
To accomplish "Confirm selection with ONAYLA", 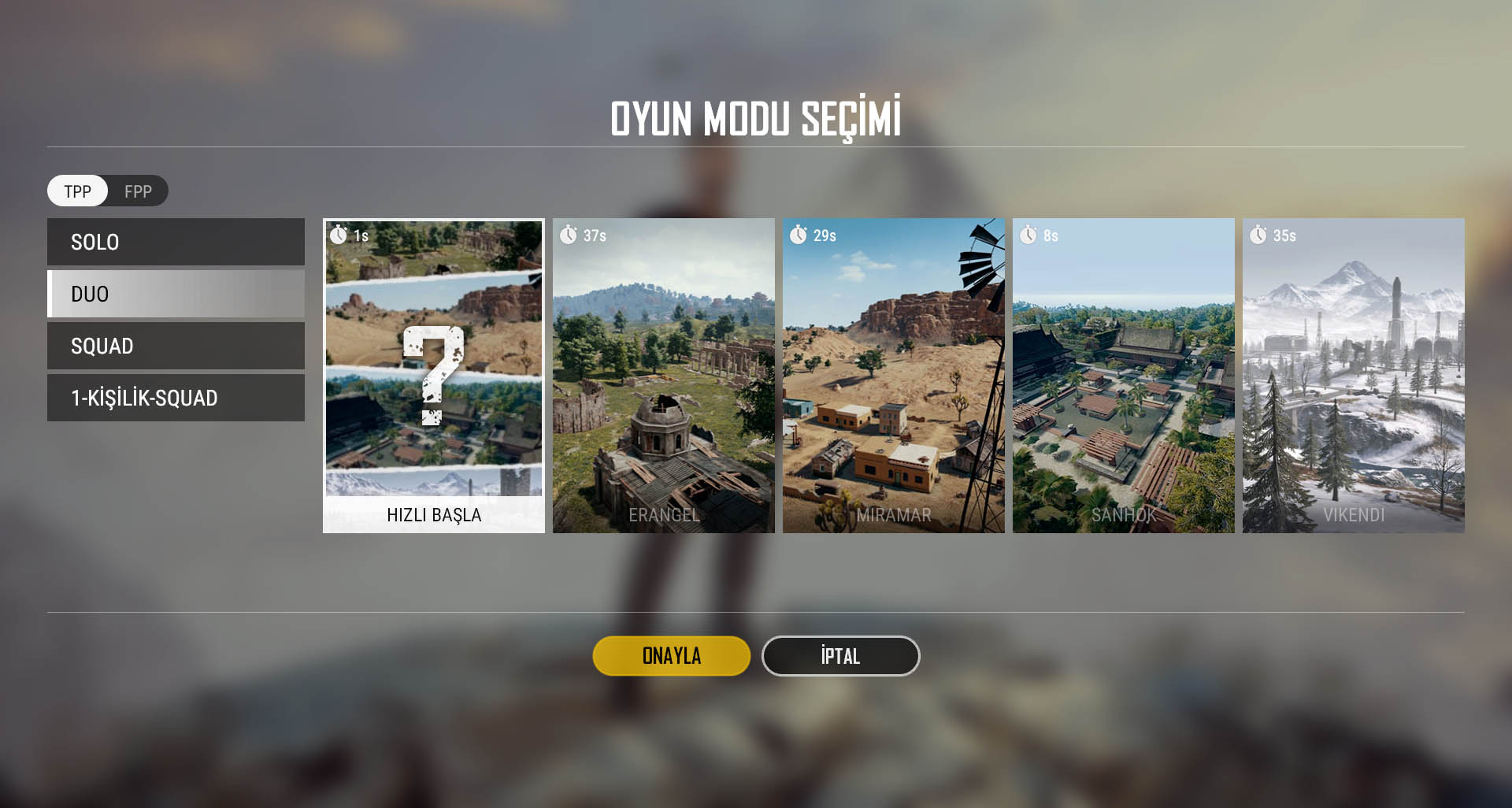I will (672, 656).
